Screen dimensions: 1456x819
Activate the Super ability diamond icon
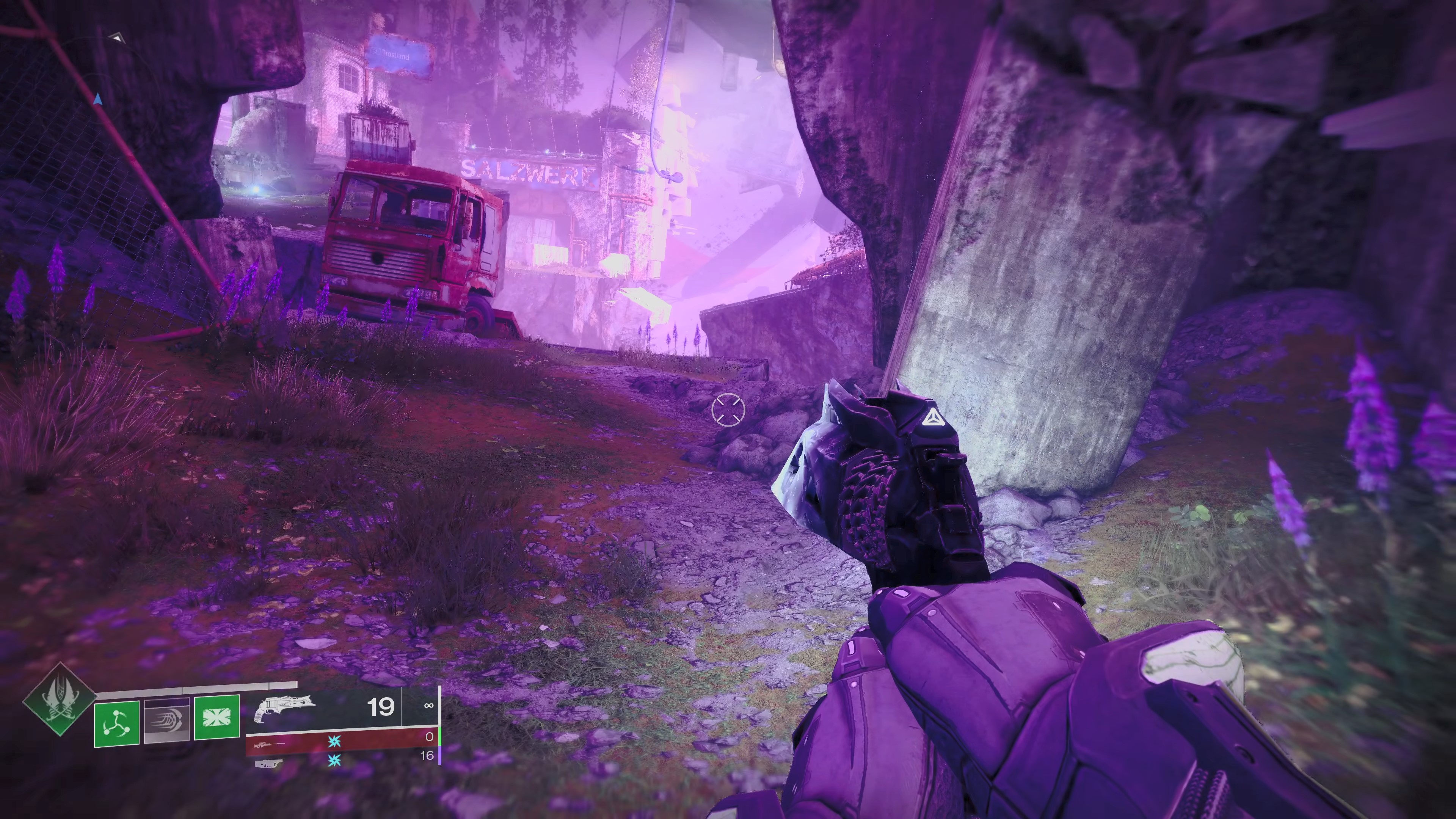pos(59,699)
